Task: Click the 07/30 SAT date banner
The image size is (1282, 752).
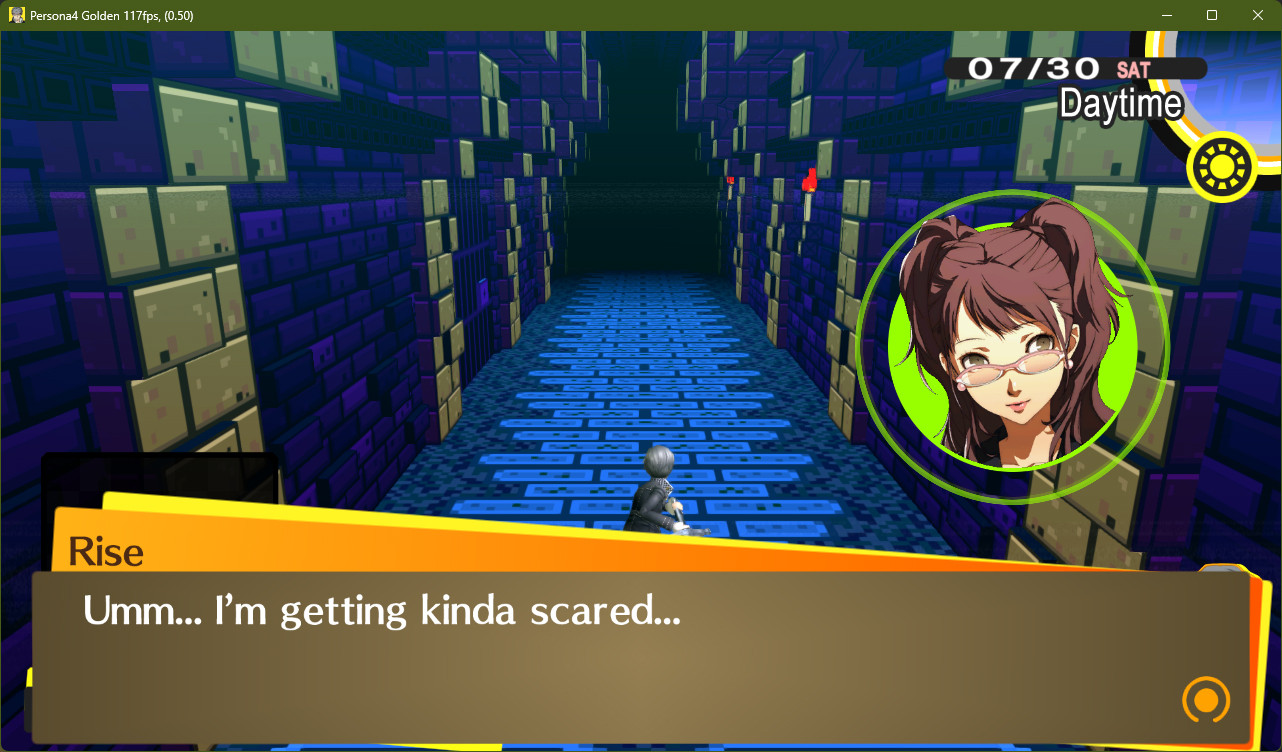Action: tap(1050, 70)
